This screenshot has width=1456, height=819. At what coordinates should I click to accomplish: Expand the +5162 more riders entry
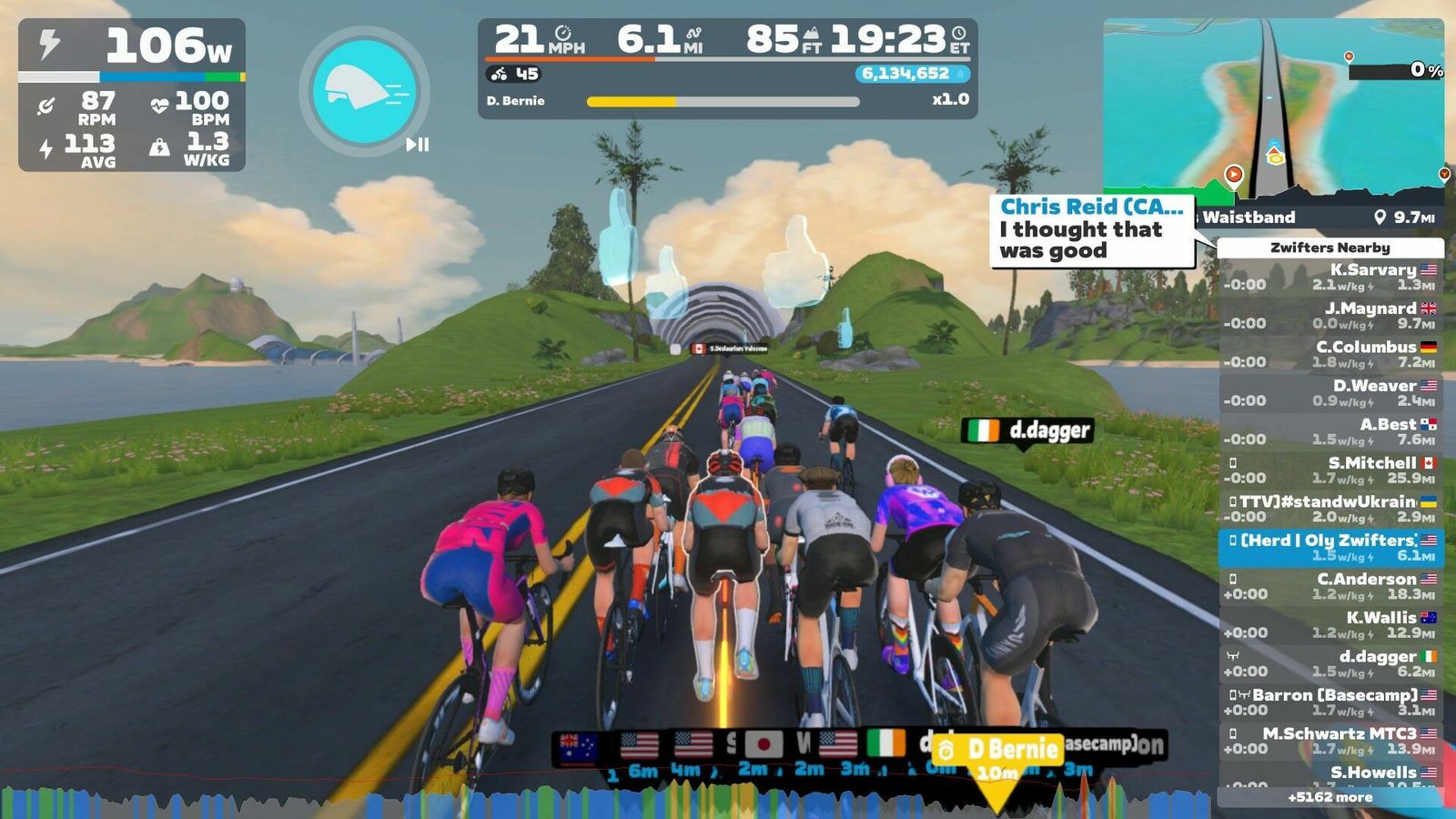tap(1330, 797)
